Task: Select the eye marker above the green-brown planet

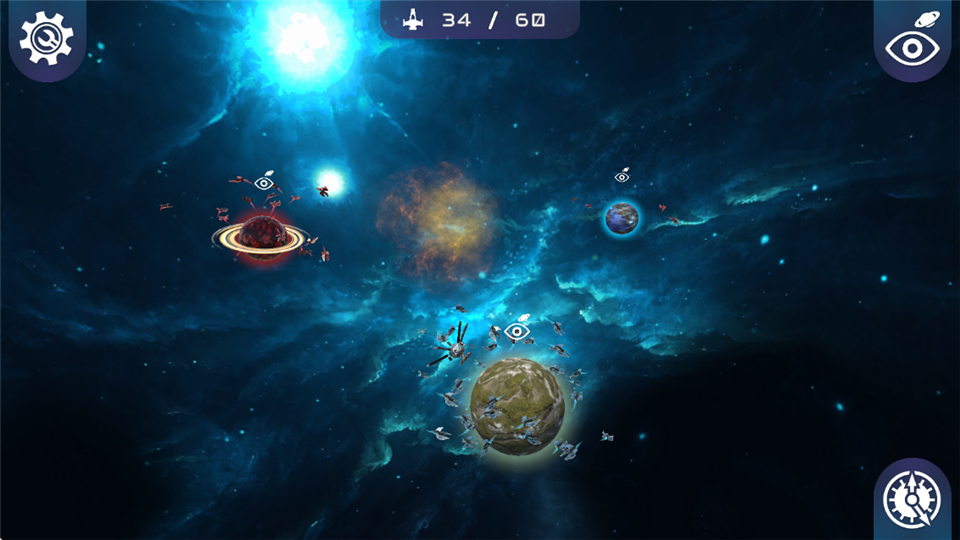Action: 517,330
